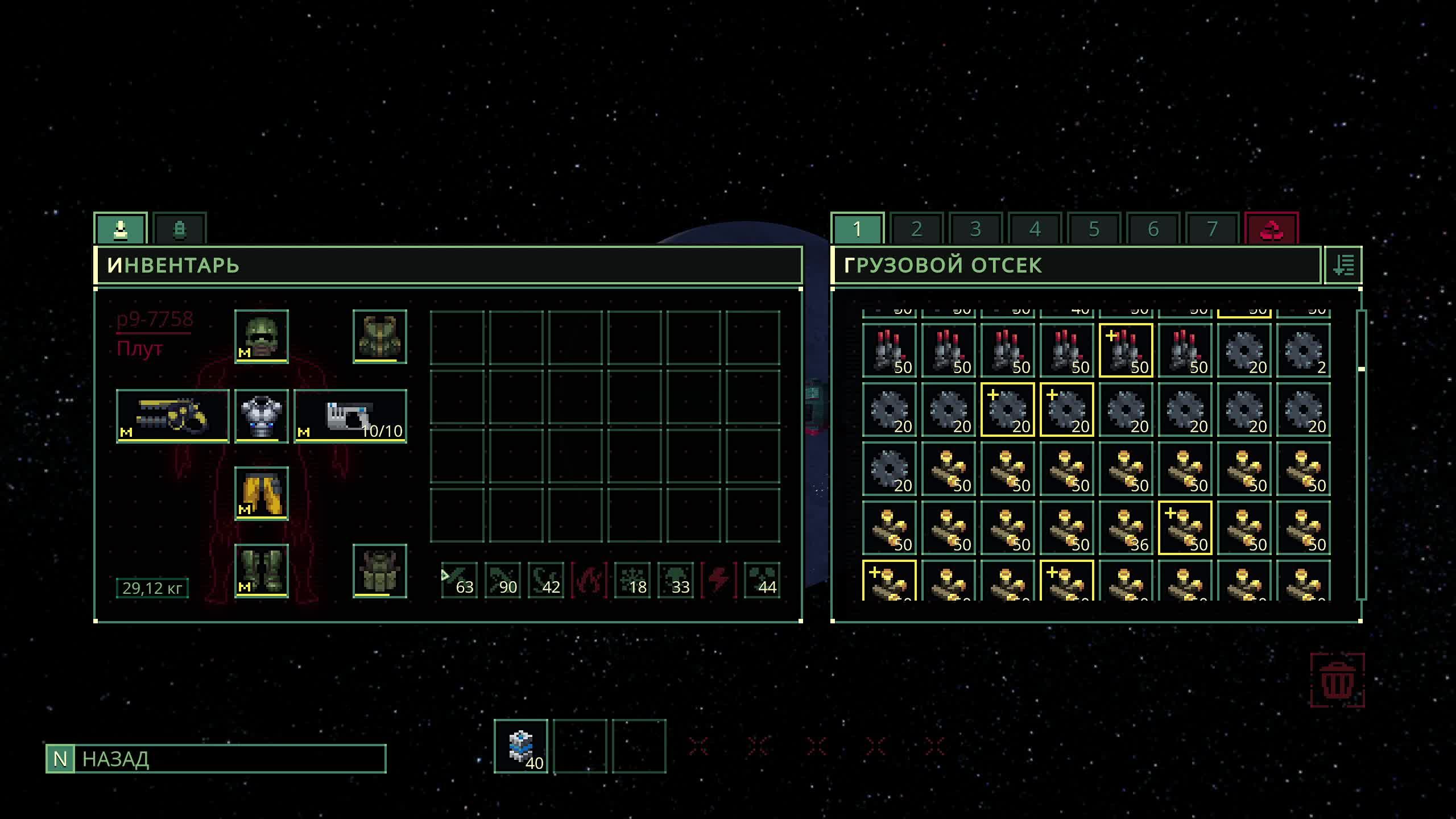Image resolution: width=1456 pixels, height=819 pixels.
Task: Switch to cargo bay tab 2
Action: point(916,229)
